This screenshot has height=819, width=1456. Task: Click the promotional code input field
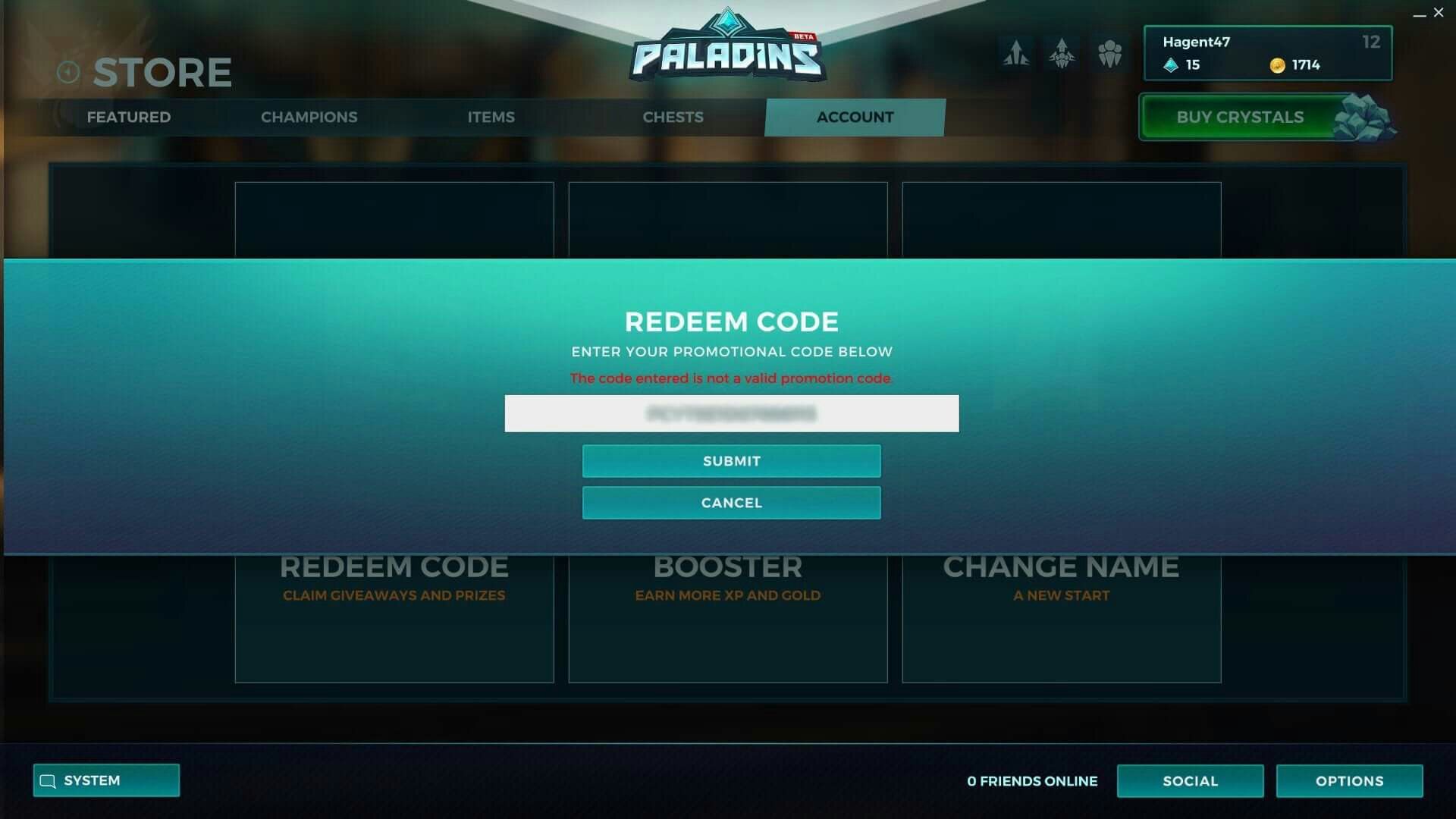point(730,413)
